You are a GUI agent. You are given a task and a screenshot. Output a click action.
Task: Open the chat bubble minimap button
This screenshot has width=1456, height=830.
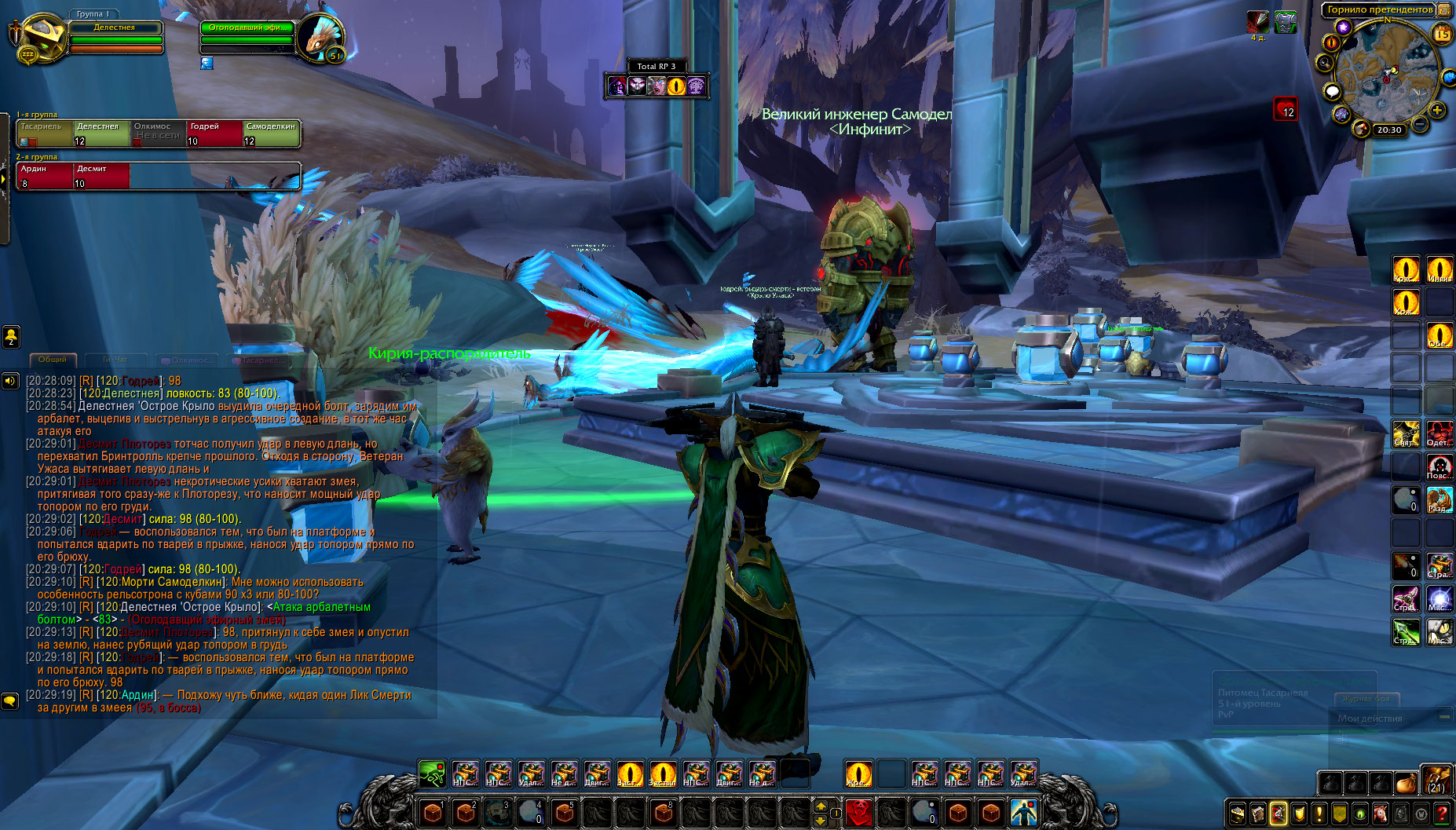(x=1332, y=92)
